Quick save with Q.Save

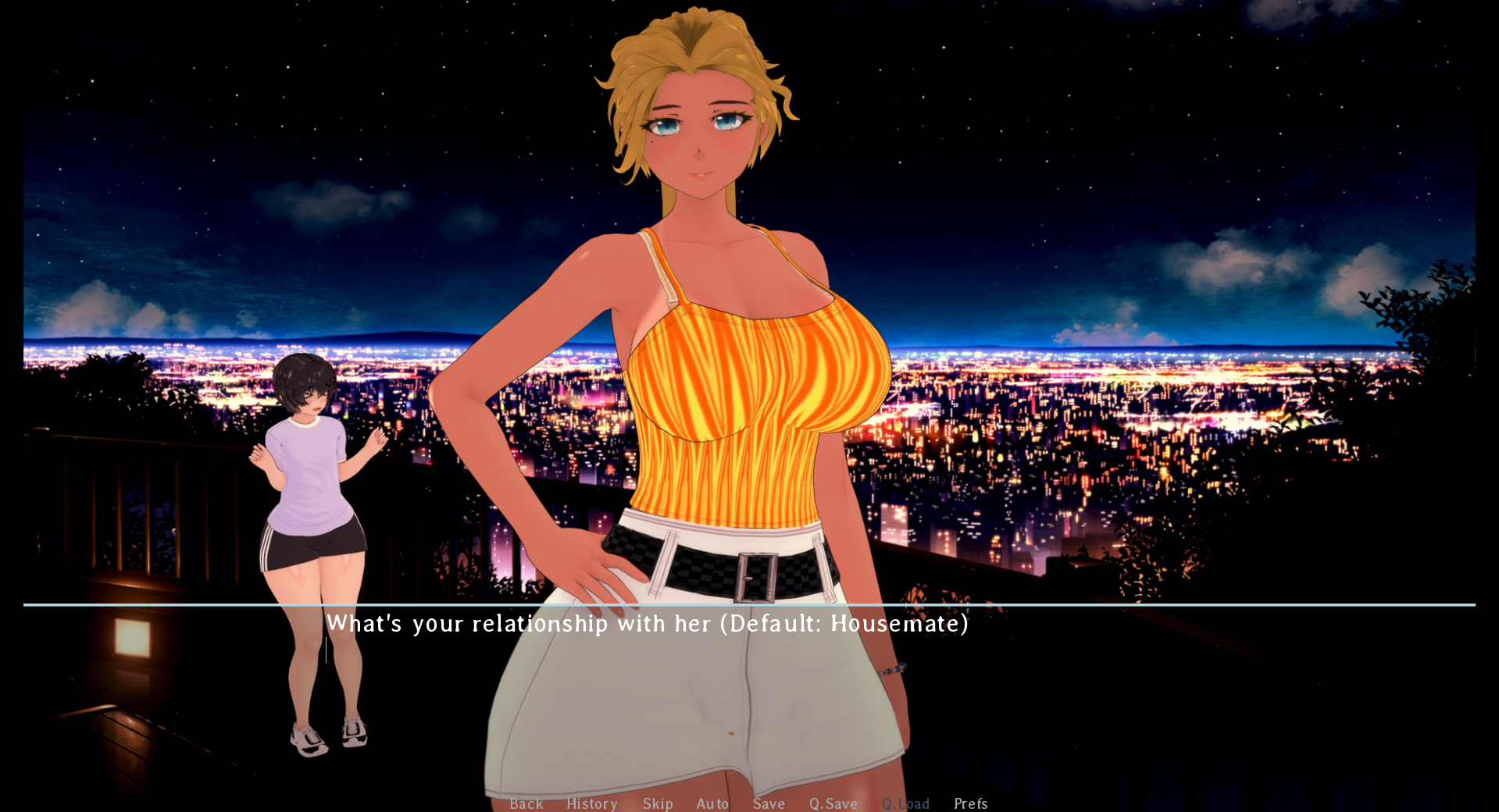833,803
